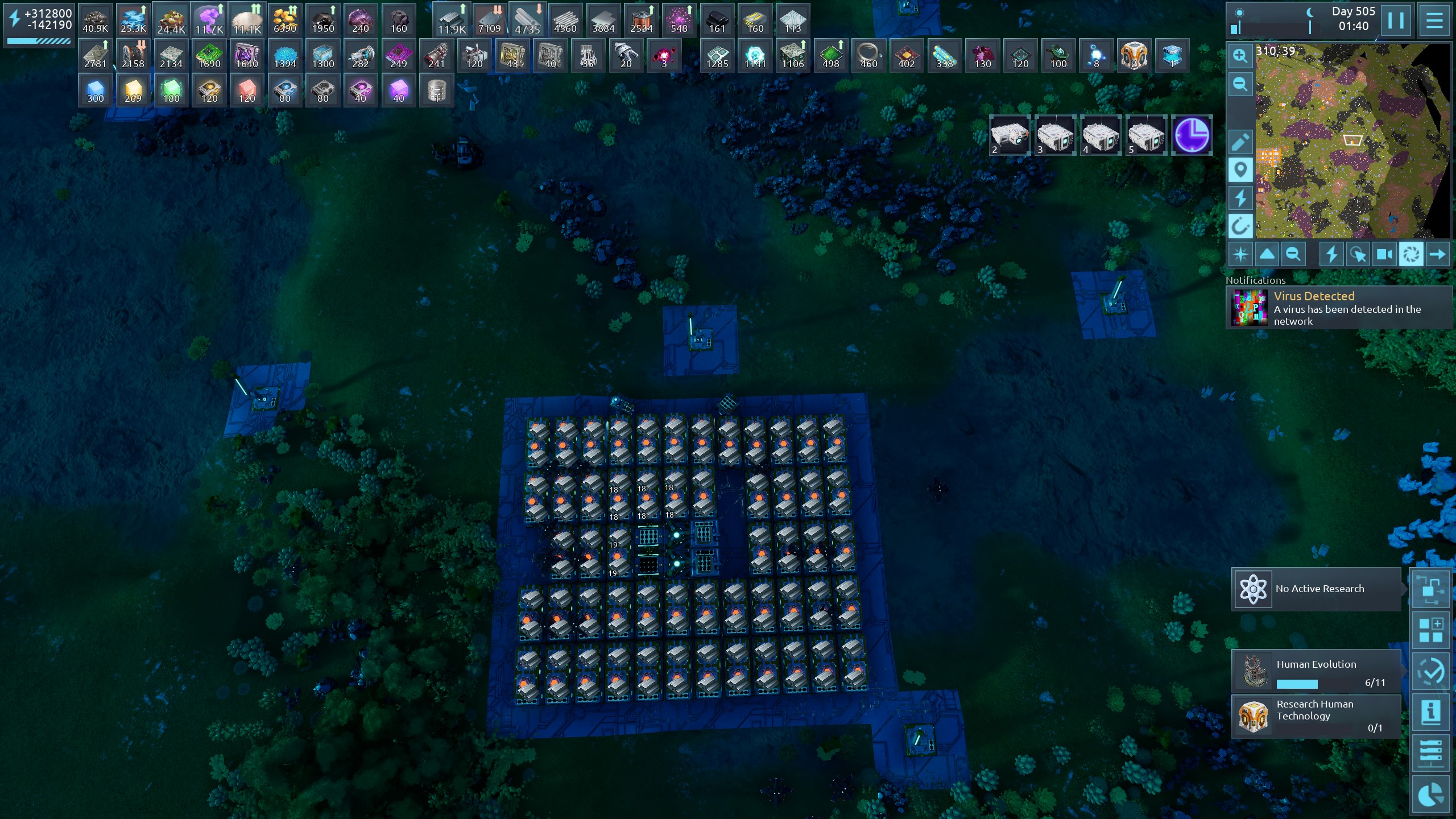This screenshot has height=819, width=1456.
Task: Zoom in the minimap with magnifier plus
Action: (x=1240, y=56)
